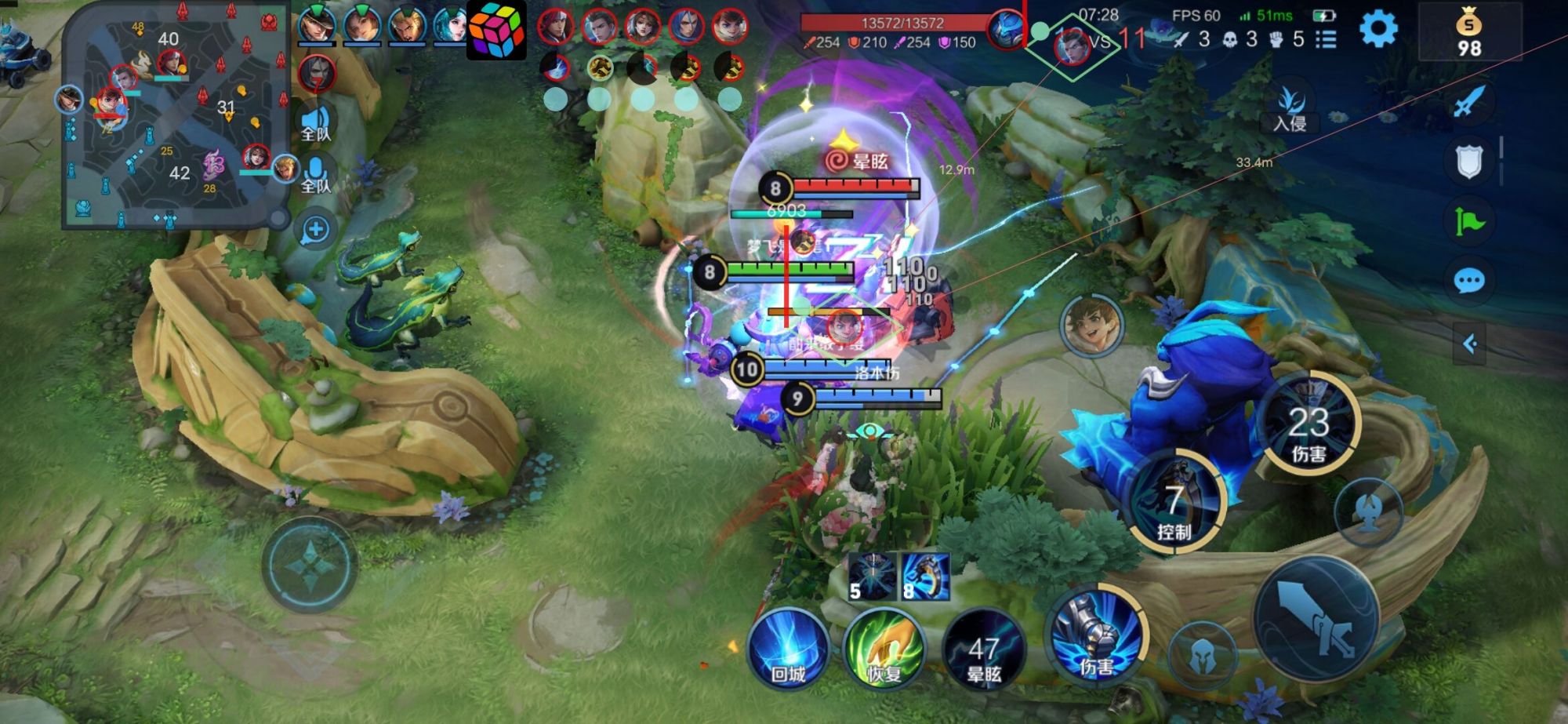This screenshot has width=1568, height=724.
Task: Trigger the large sword basic attack button
Action: (x=1317, y=616)
